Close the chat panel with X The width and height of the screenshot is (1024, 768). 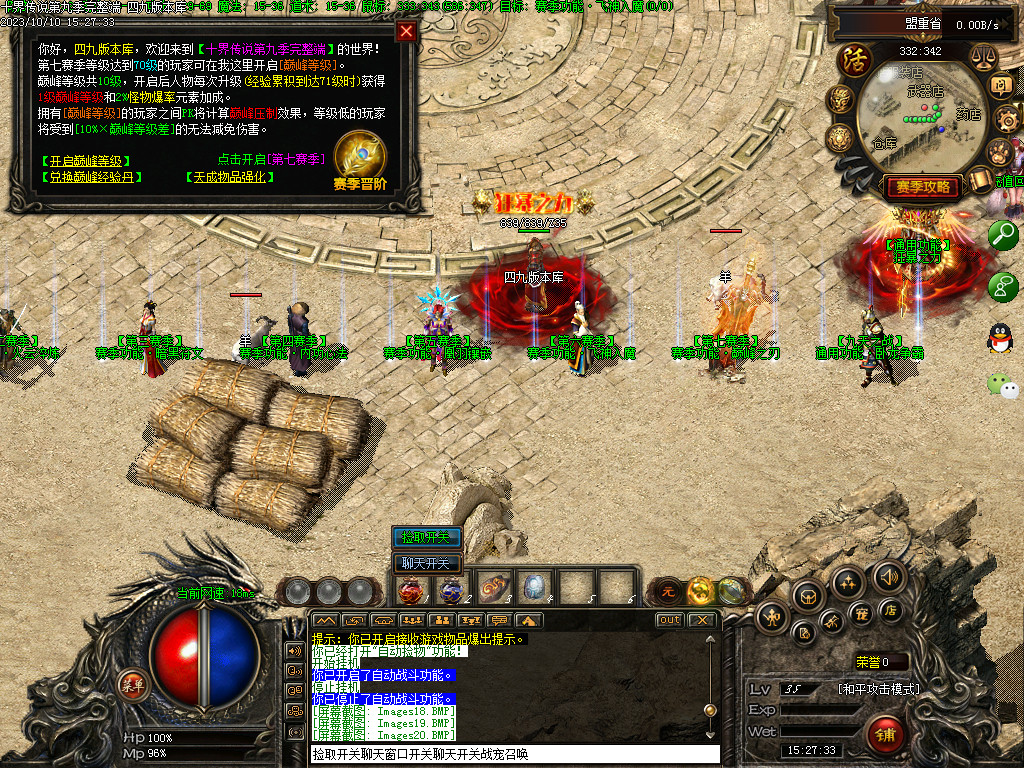tap(703, 620)
